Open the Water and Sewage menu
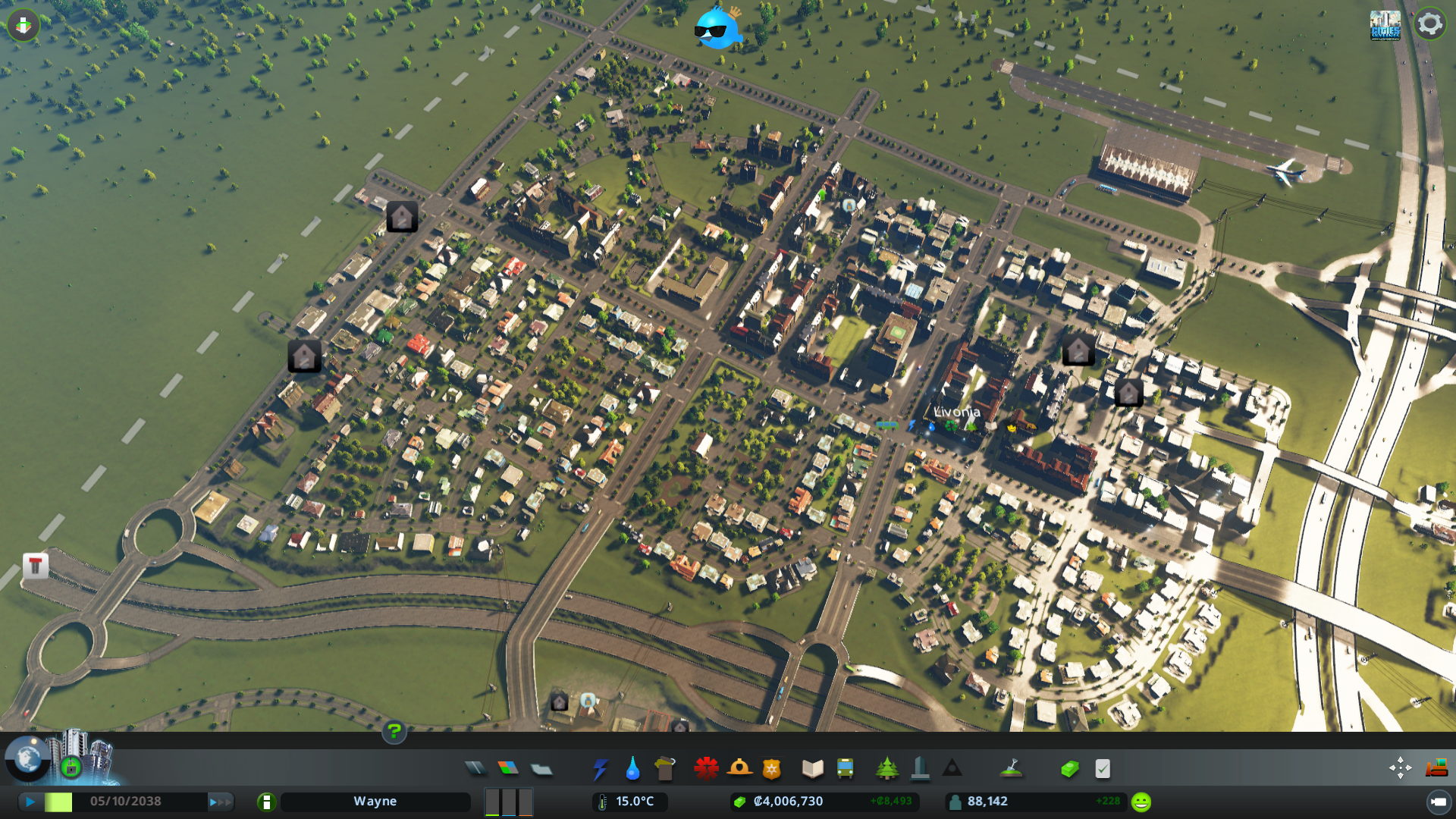Image resolution: width=1456 pixels, height=819 pixels. tap(632, 767)
